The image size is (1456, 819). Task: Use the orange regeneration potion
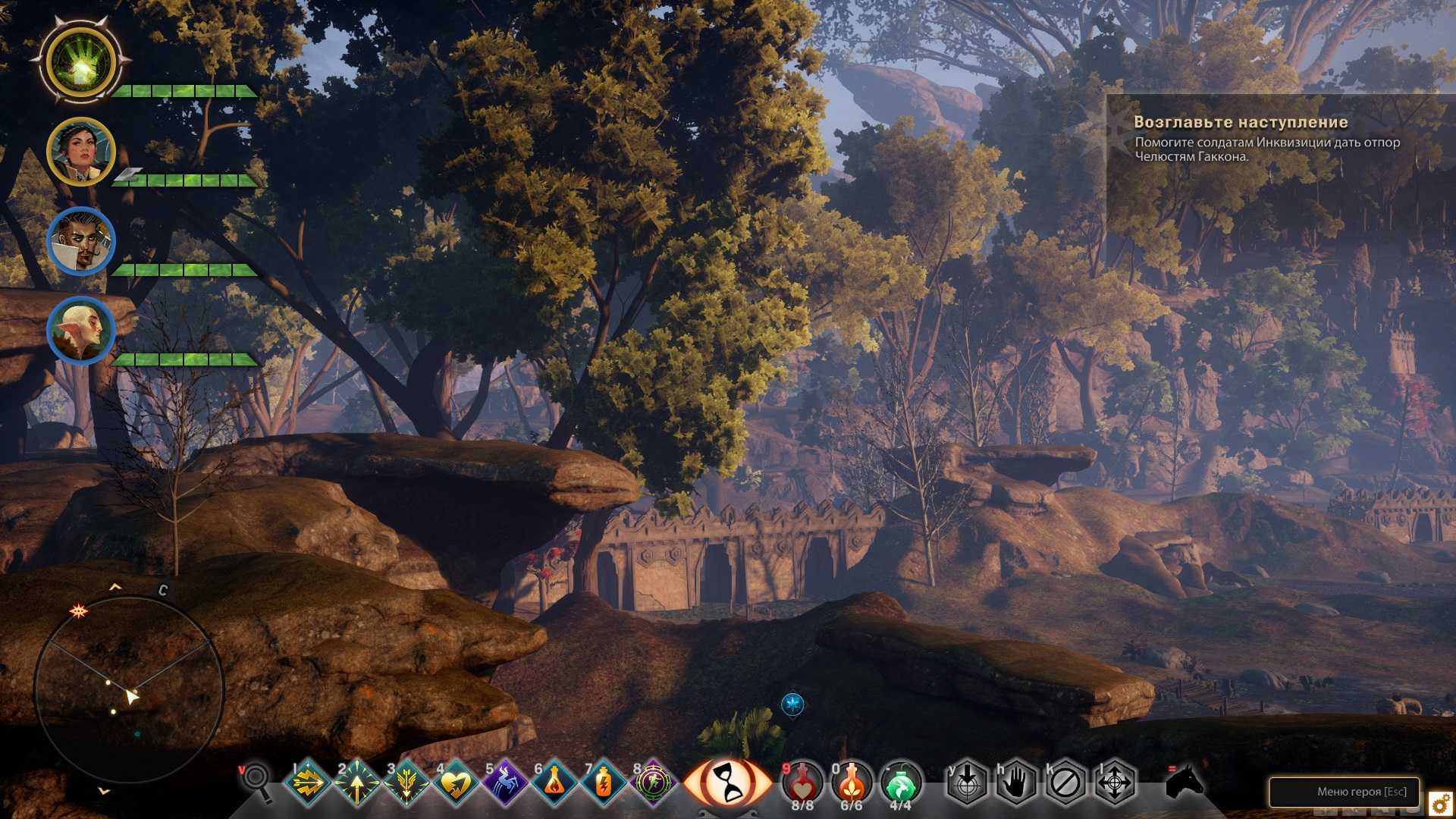tap(852, 782)
